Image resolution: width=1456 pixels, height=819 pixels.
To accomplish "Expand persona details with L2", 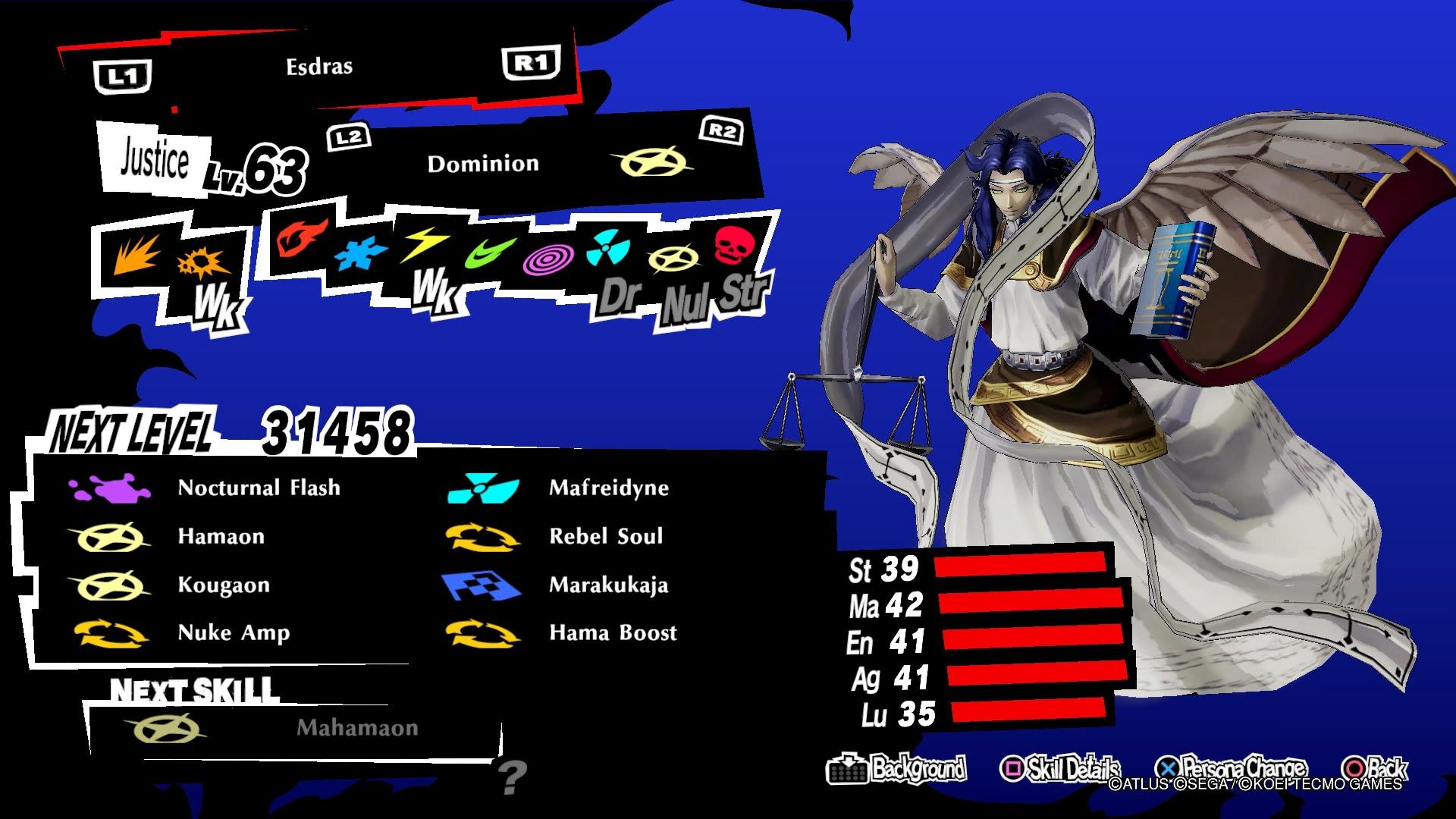I will (x=350, y=137).
